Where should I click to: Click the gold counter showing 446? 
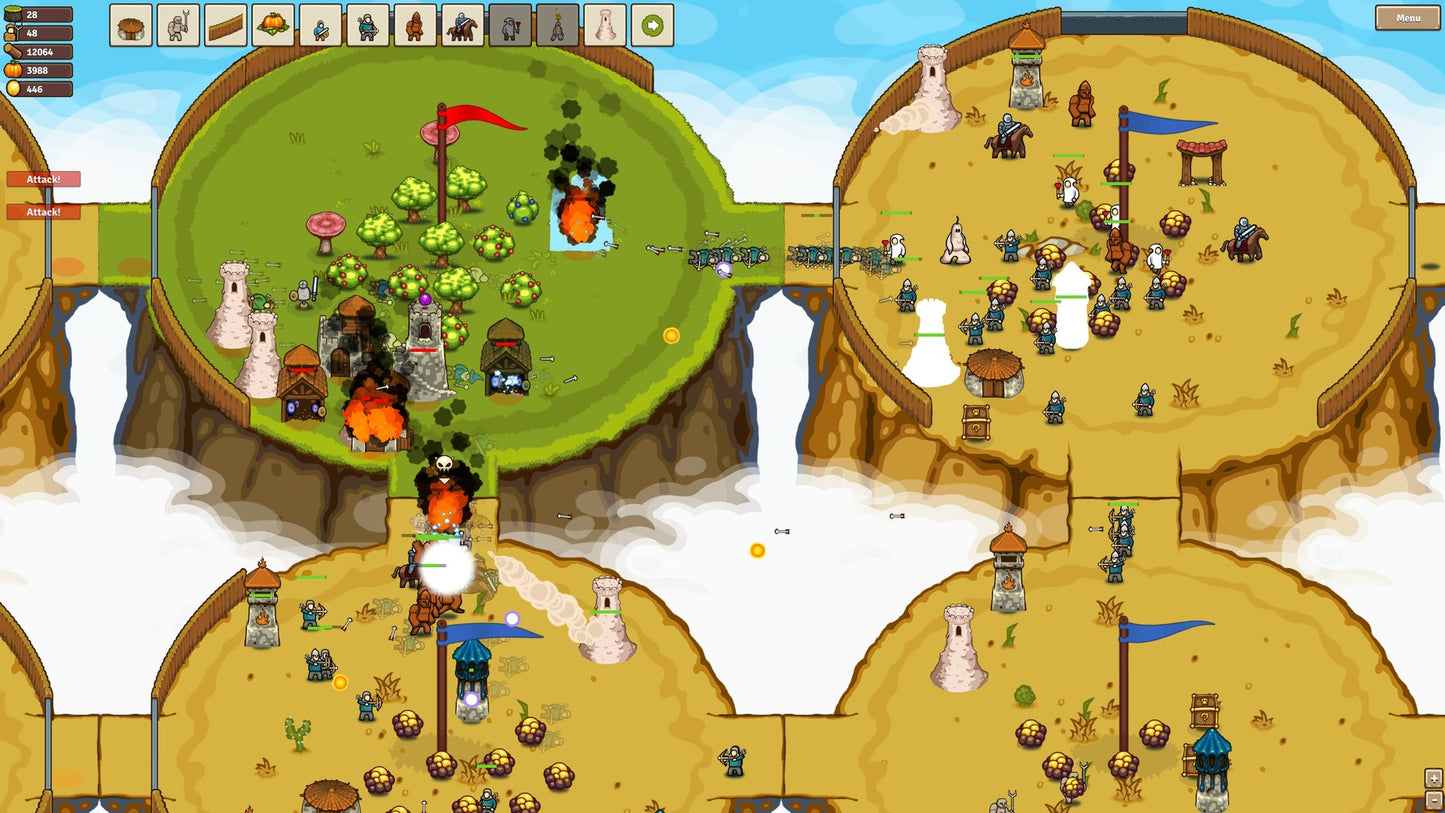coord(40,87)
